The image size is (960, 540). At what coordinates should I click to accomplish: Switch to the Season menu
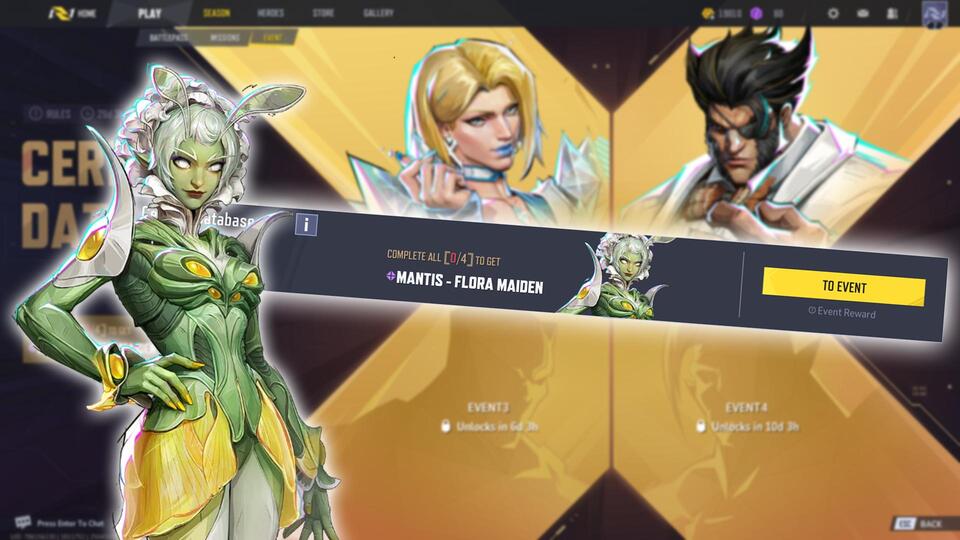coord(216,14)
